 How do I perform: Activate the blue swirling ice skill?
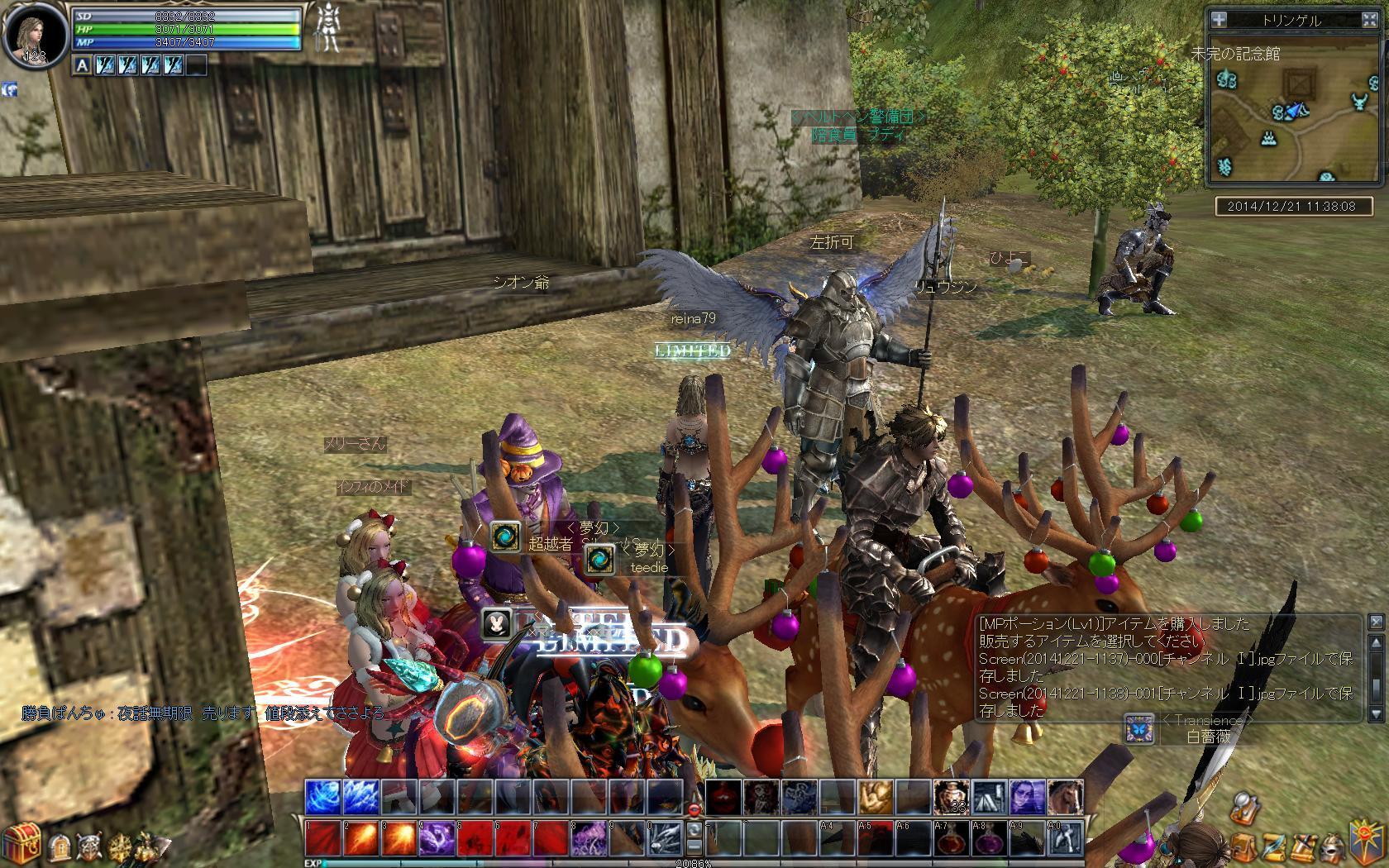pyautogui.click(x=322, y=797)
